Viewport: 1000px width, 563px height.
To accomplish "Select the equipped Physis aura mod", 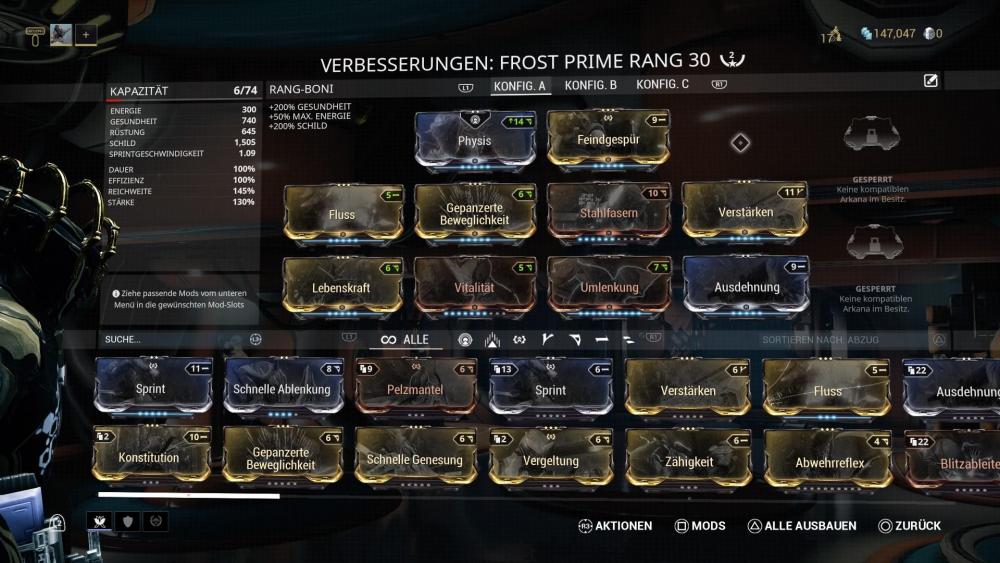I will point(475,141).
